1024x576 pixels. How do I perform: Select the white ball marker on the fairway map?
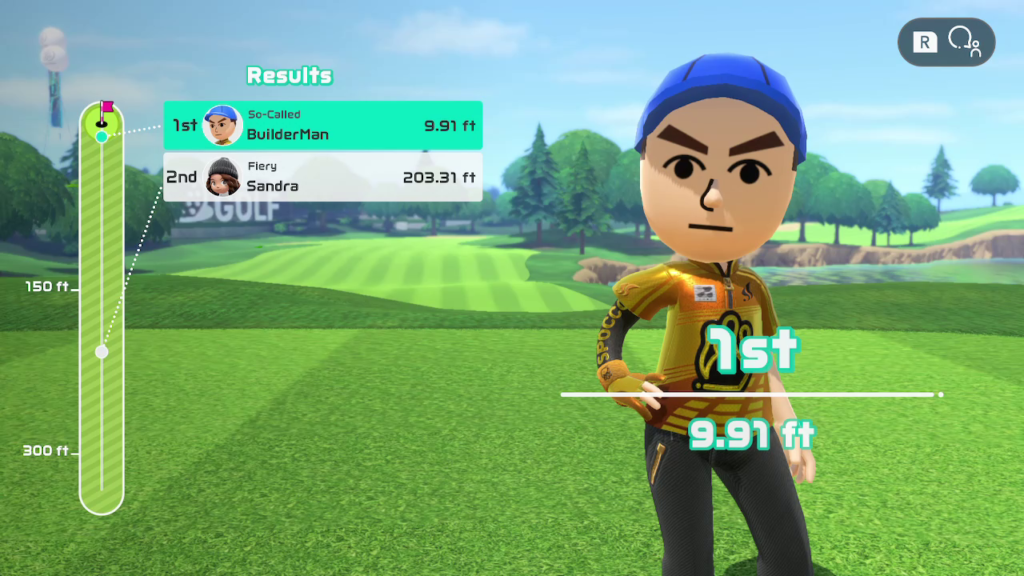pyautogui.click(x=101, y=352)
